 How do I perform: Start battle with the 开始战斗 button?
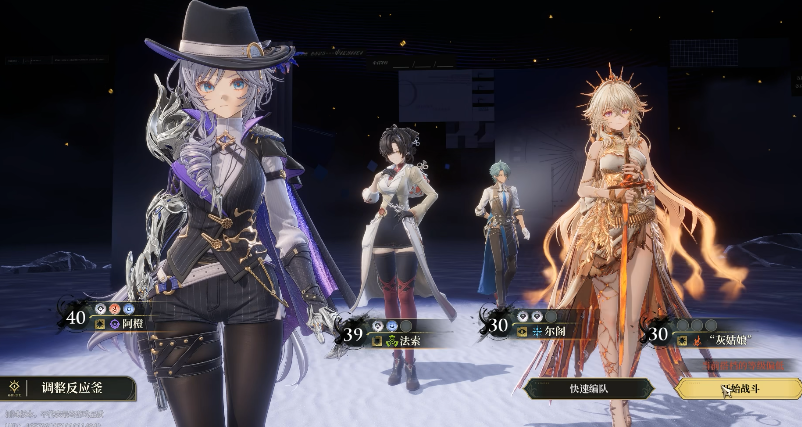738,389
